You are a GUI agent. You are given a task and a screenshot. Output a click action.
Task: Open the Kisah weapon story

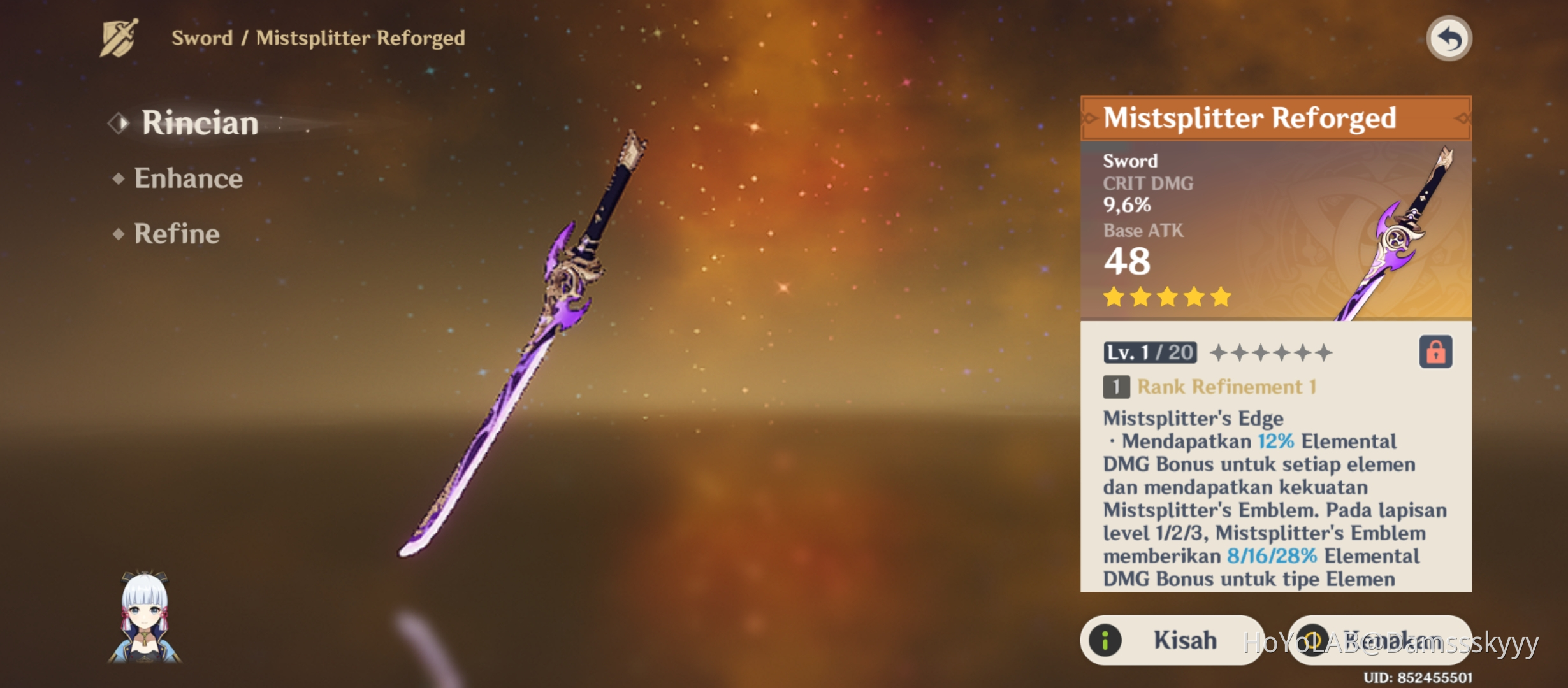(1172, 640)
